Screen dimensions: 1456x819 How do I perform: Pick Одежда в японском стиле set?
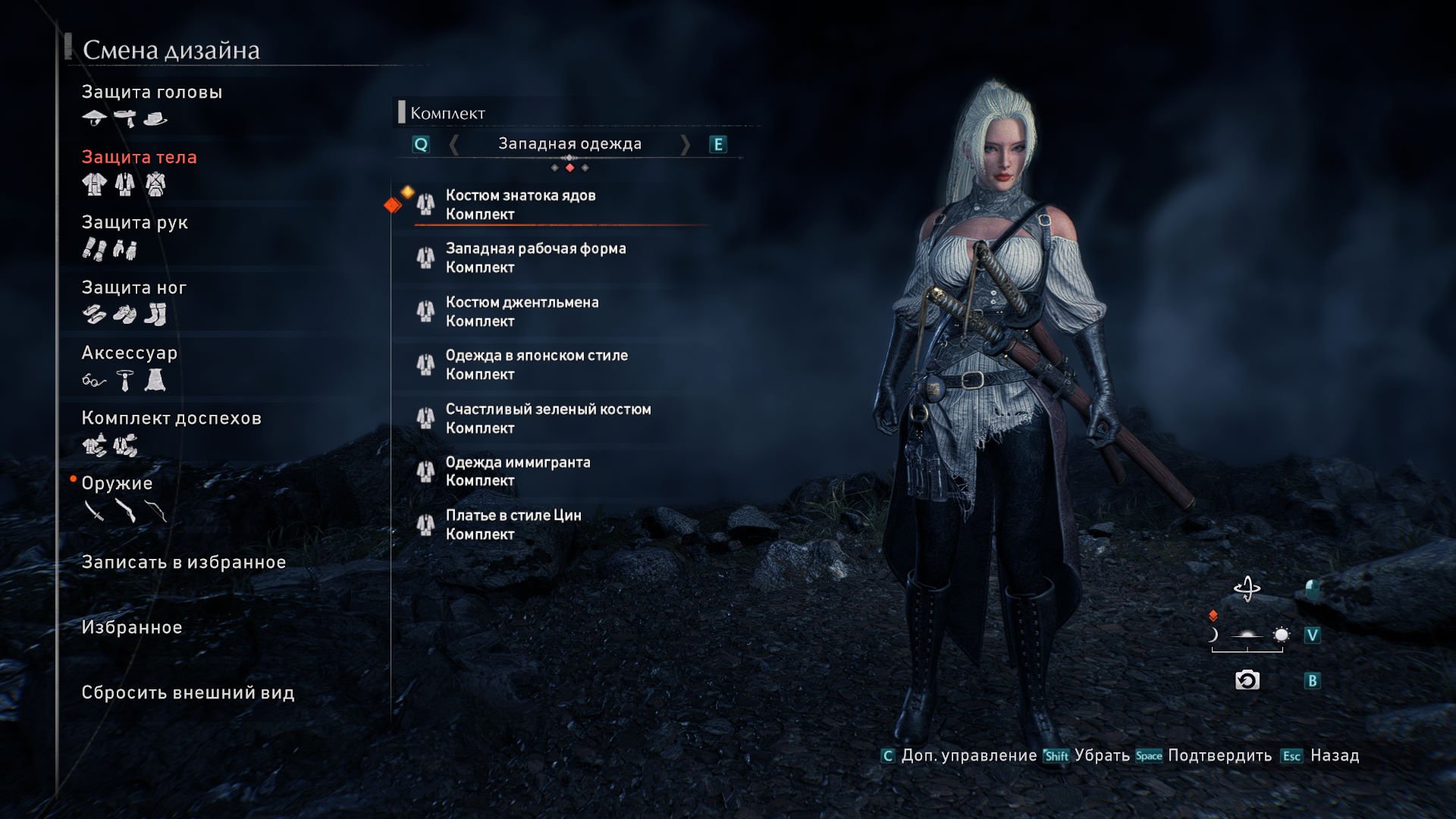click(x=536, y=365)
